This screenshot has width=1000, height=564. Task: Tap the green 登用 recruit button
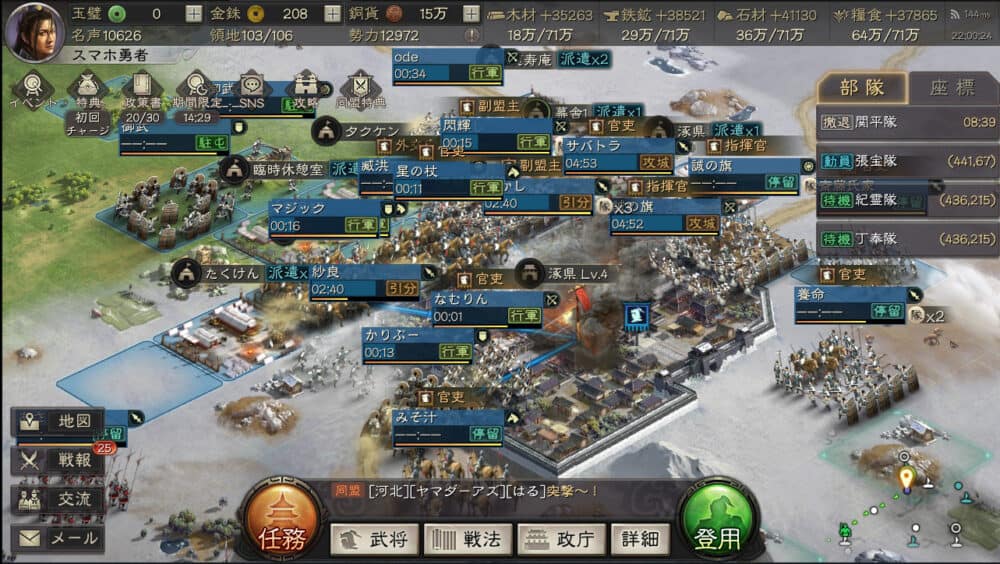point(717,524)
